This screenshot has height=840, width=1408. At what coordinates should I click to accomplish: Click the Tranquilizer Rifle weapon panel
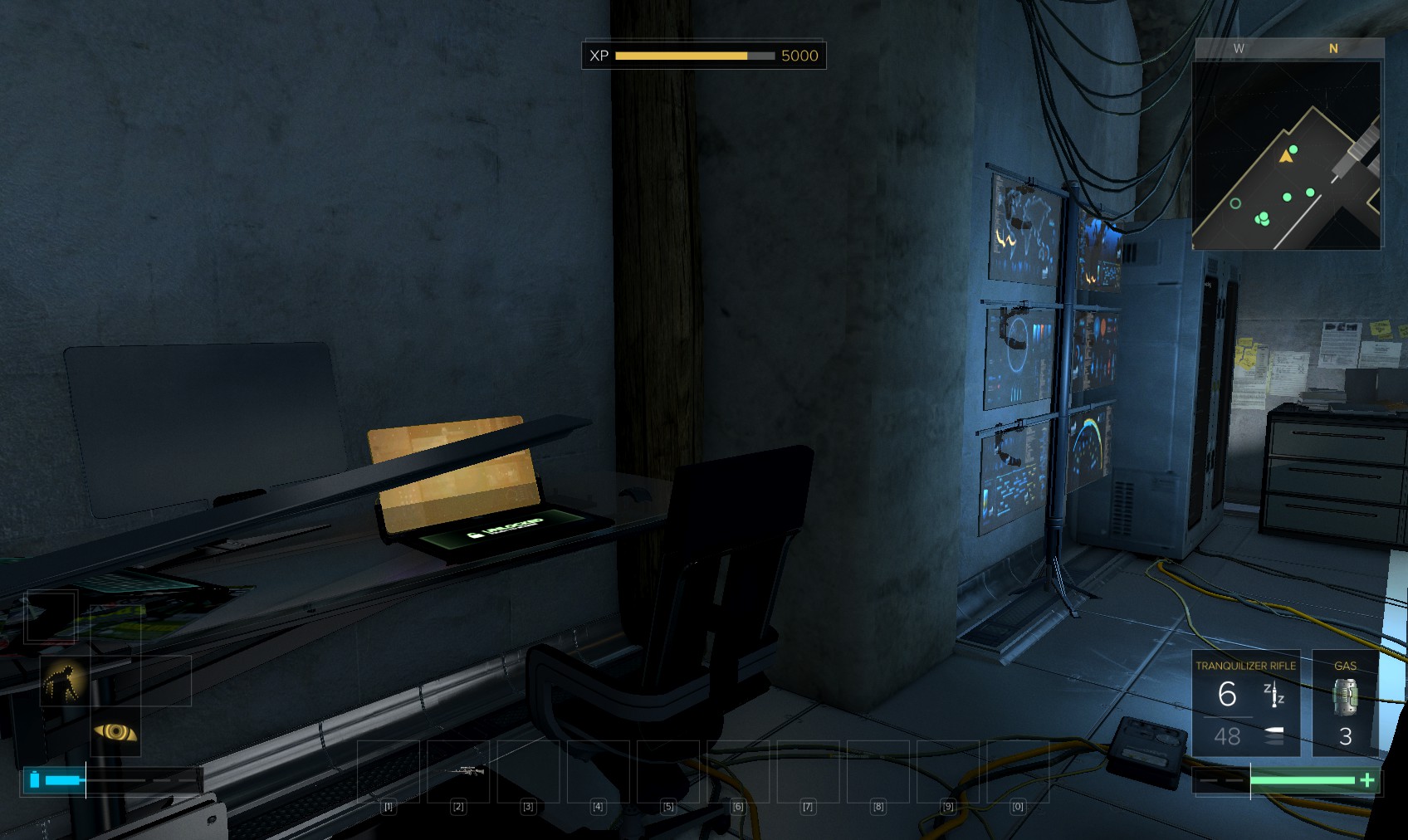pos(1245,703)
